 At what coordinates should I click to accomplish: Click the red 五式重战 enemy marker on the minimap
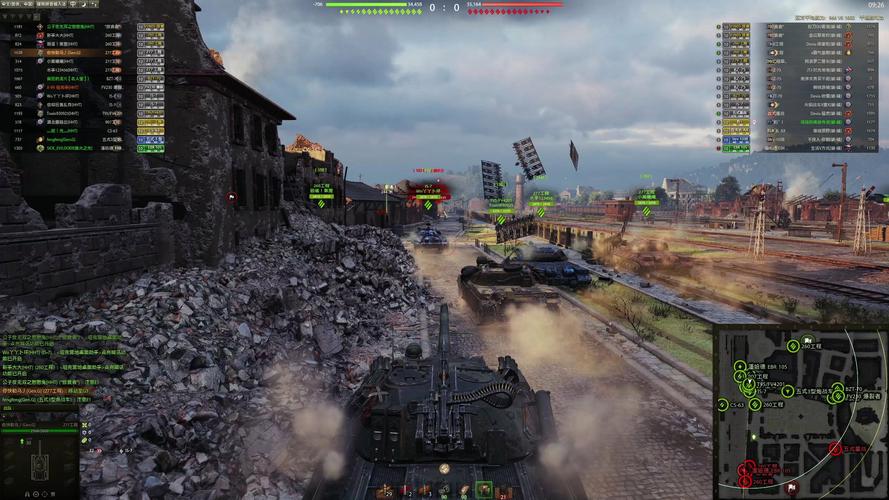(x=835, y=450)
